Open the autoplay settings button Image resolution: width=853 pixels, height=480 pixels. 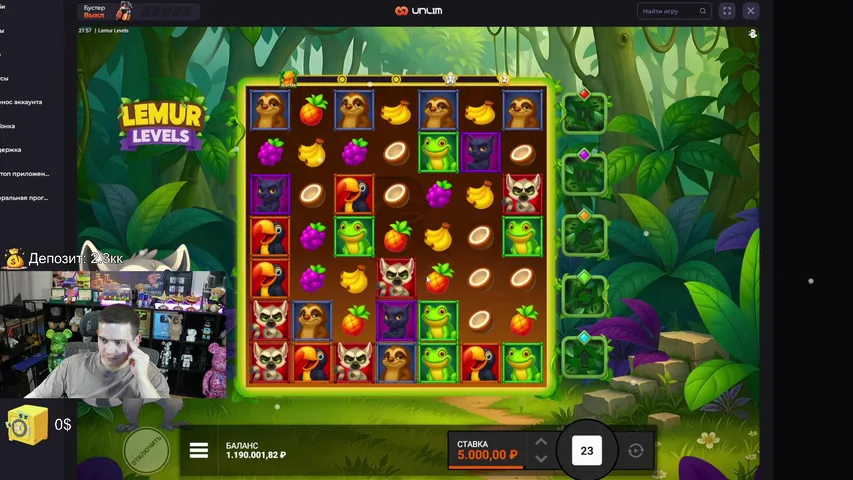pos(636,451)
